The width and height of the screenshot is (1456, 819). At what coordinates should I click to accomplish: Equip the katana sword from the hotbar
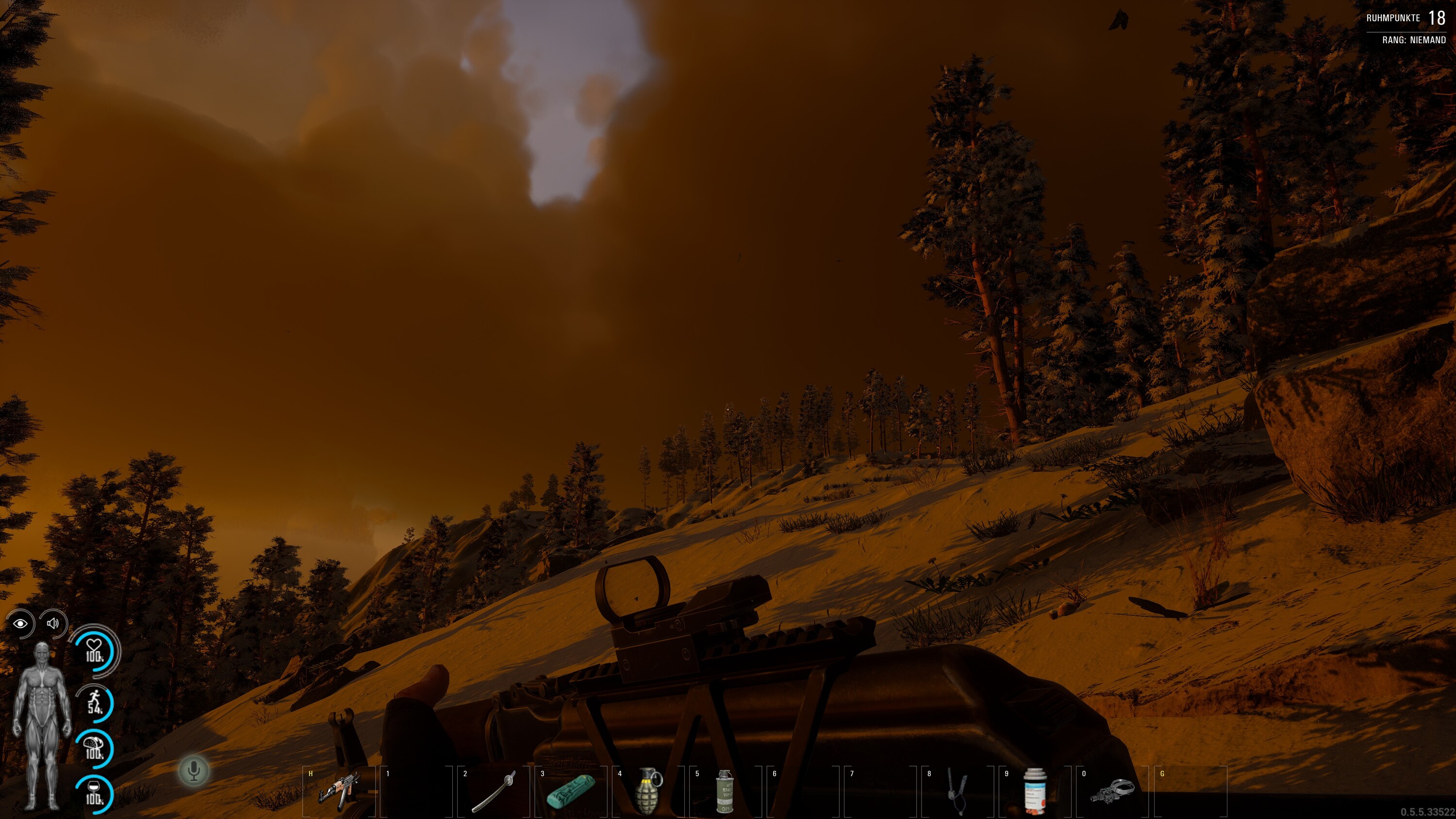[493, 791]
